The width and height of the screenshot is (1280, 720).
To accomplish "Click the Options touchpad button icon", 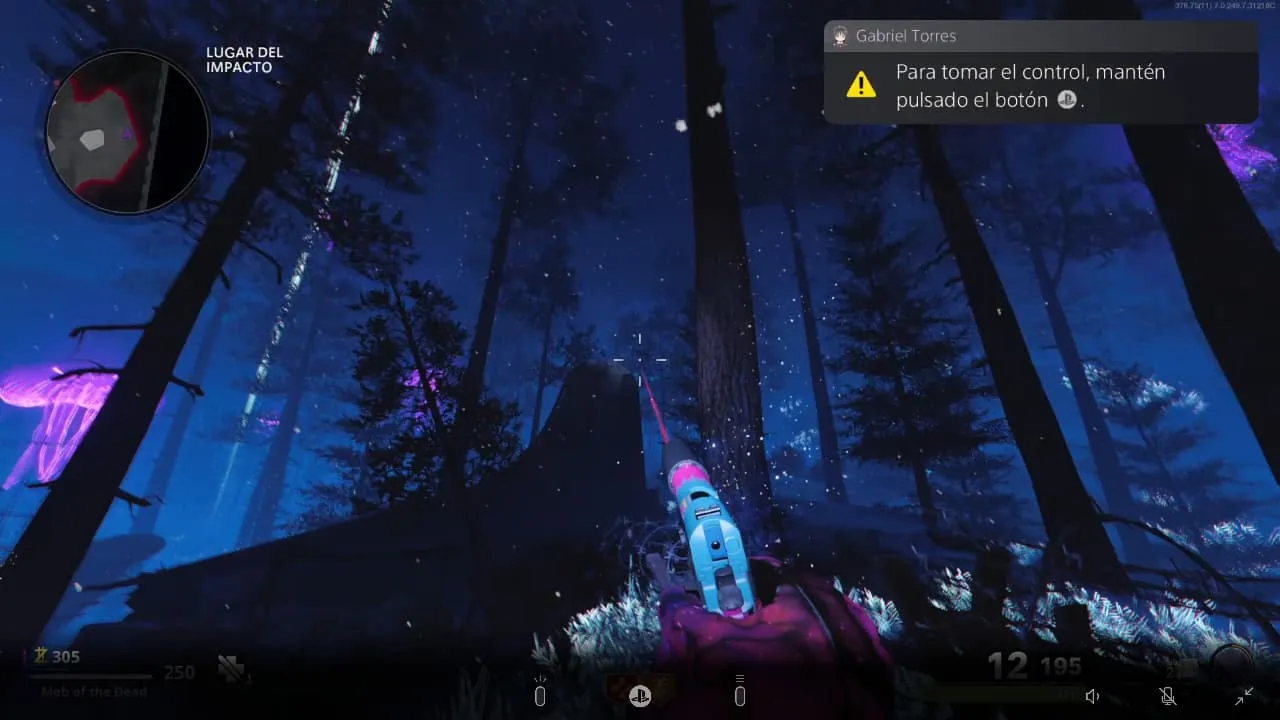I will 740,694.
